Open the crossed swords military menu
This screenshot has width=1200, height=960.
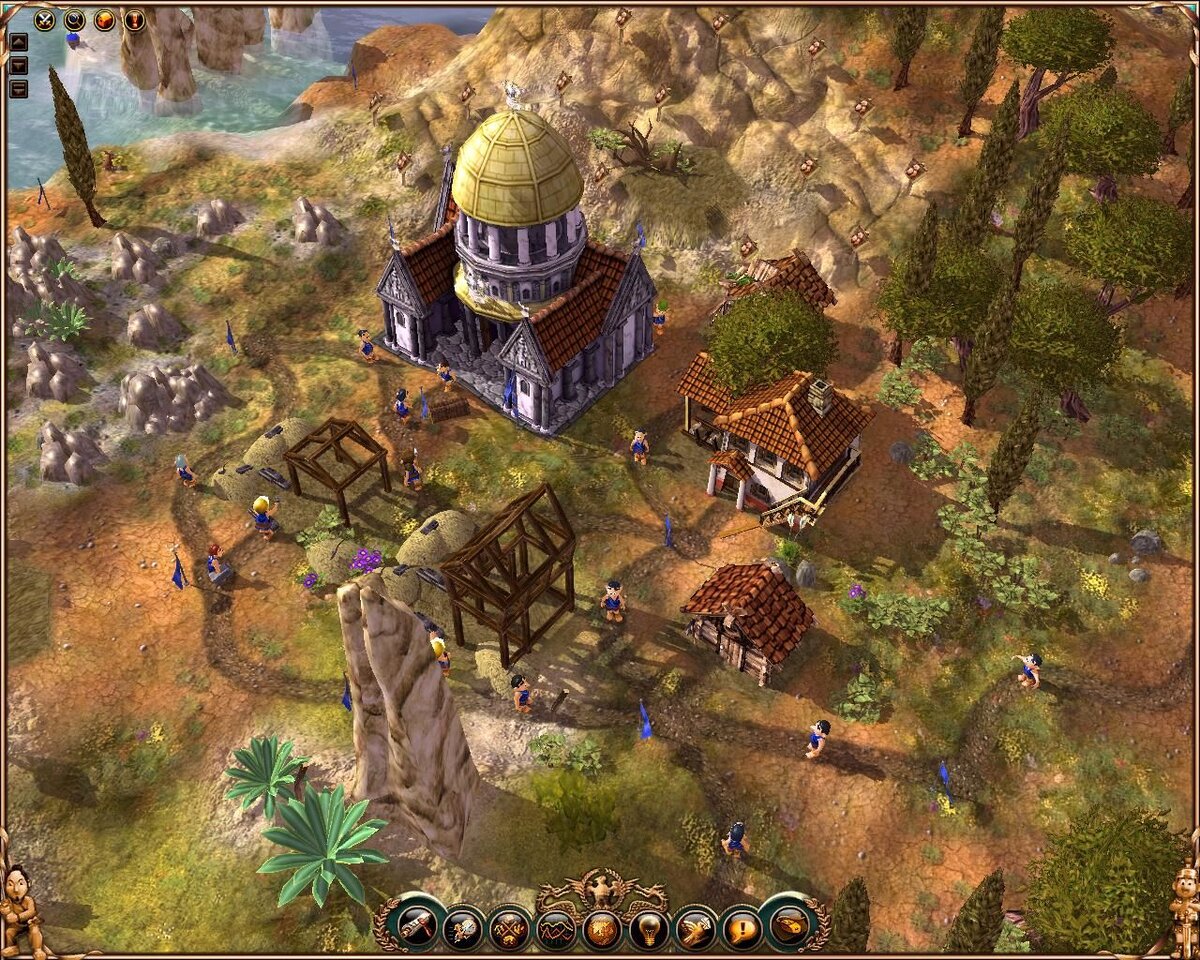pos(45,18)
